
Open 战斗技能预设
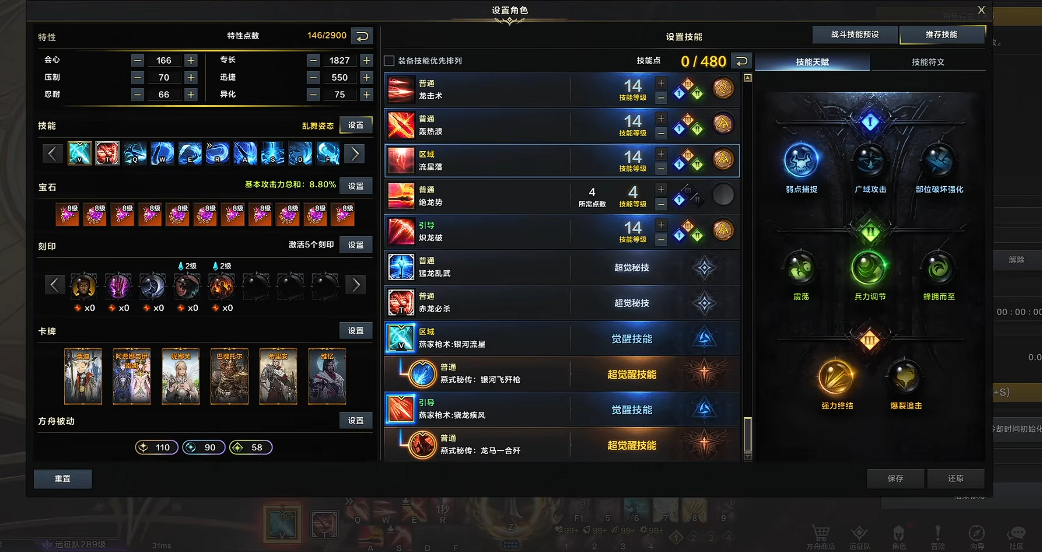854,35
